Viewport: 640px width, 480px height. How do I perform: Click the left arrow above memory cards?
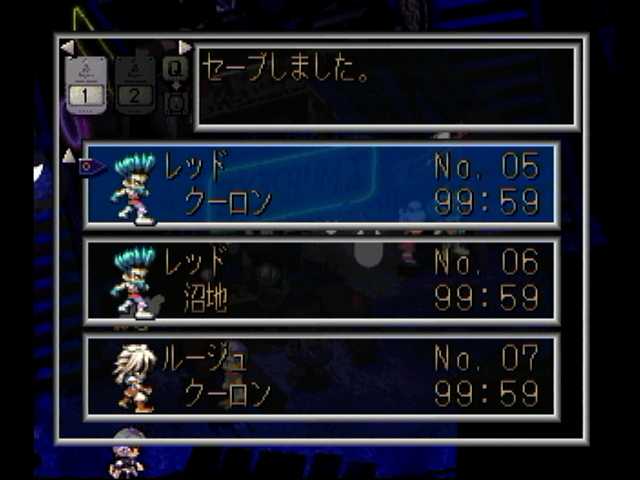pyautogui.click(x=67, y=47)
